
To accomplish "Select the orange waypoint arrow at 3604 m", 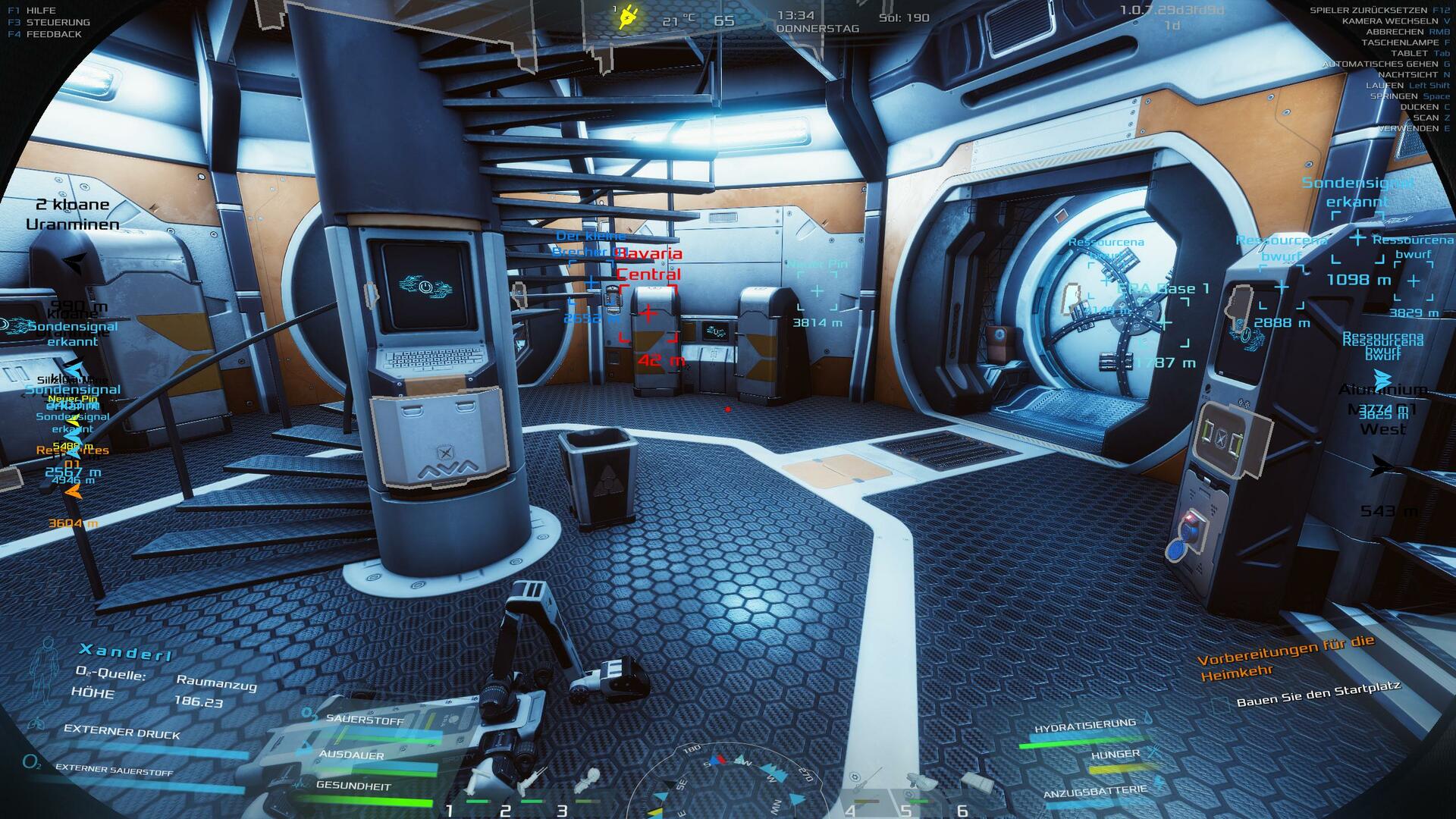I will 73,492.
